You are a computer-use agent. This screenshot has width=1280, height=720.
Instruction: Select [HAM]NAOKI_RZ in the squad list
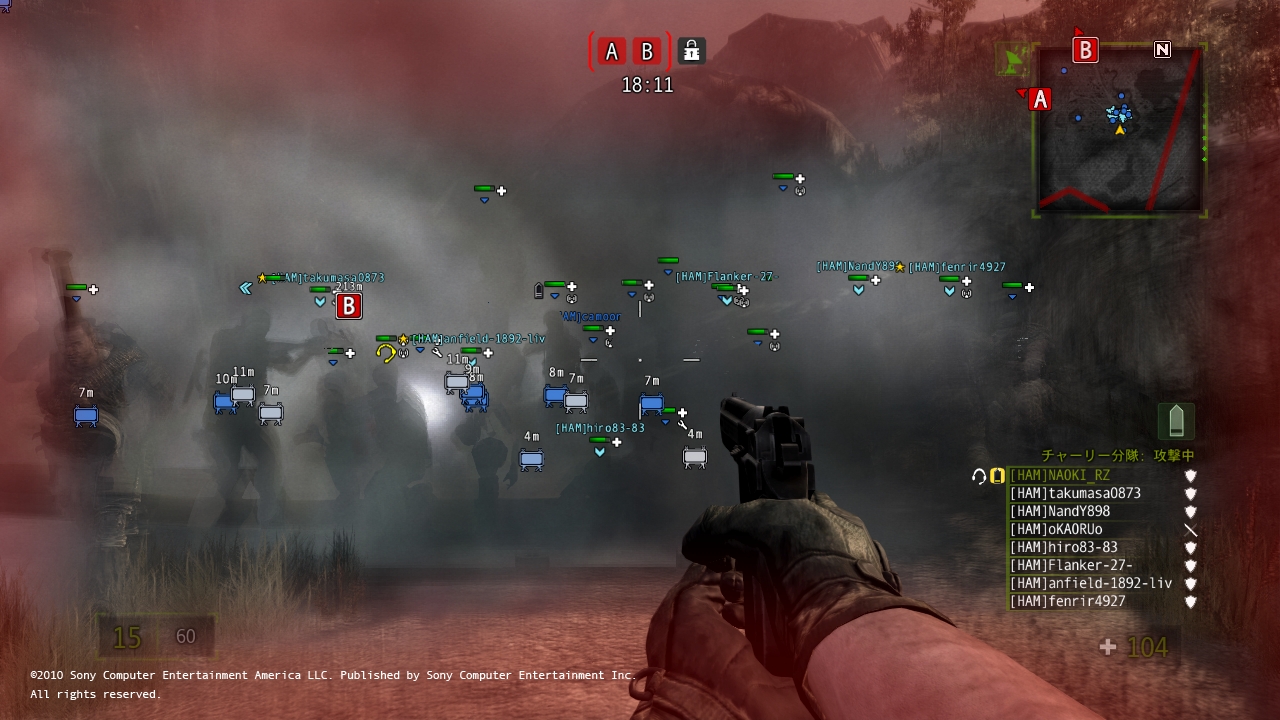[1060, 476]
